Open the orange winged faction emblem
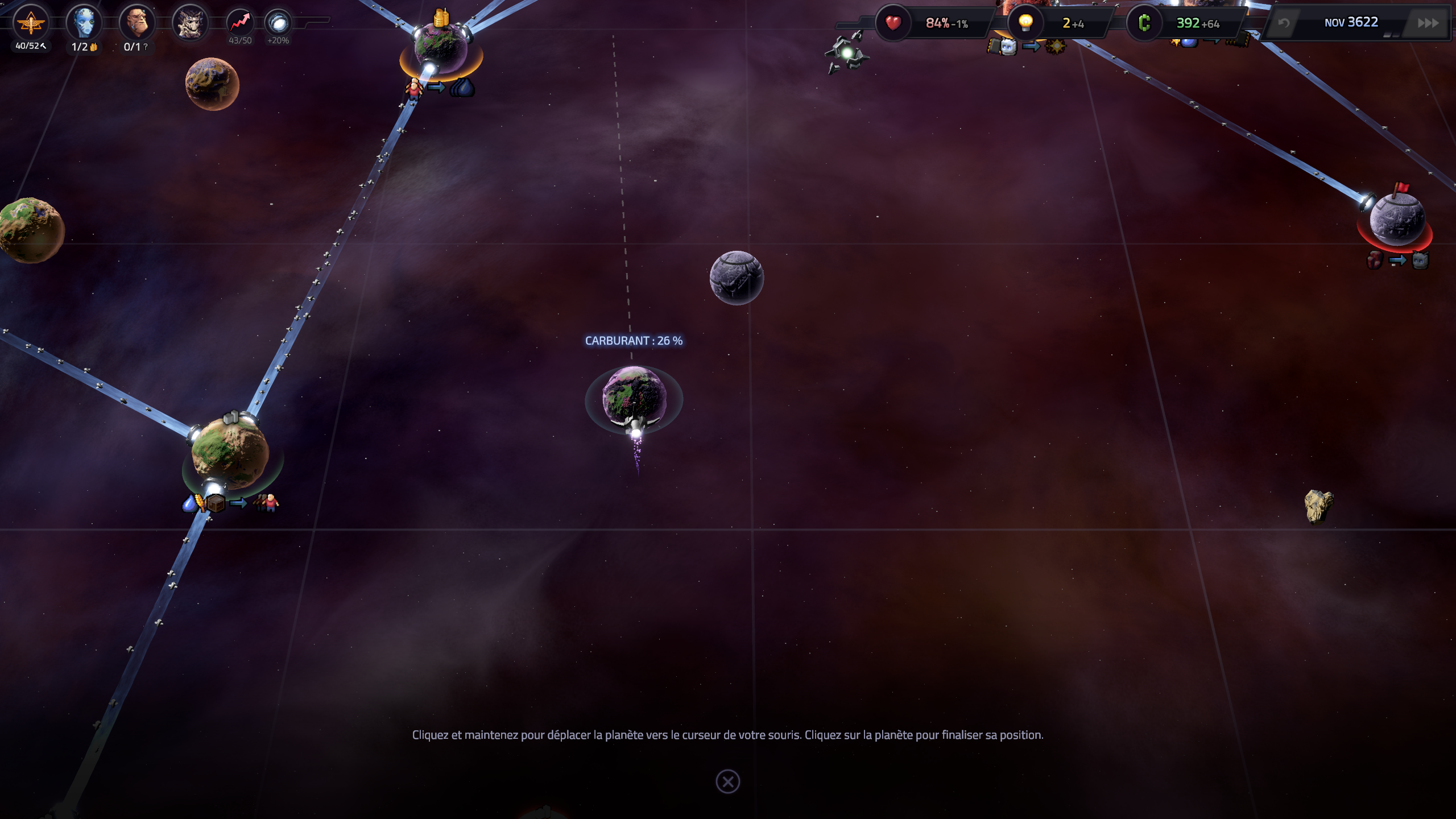 [31, 23]
